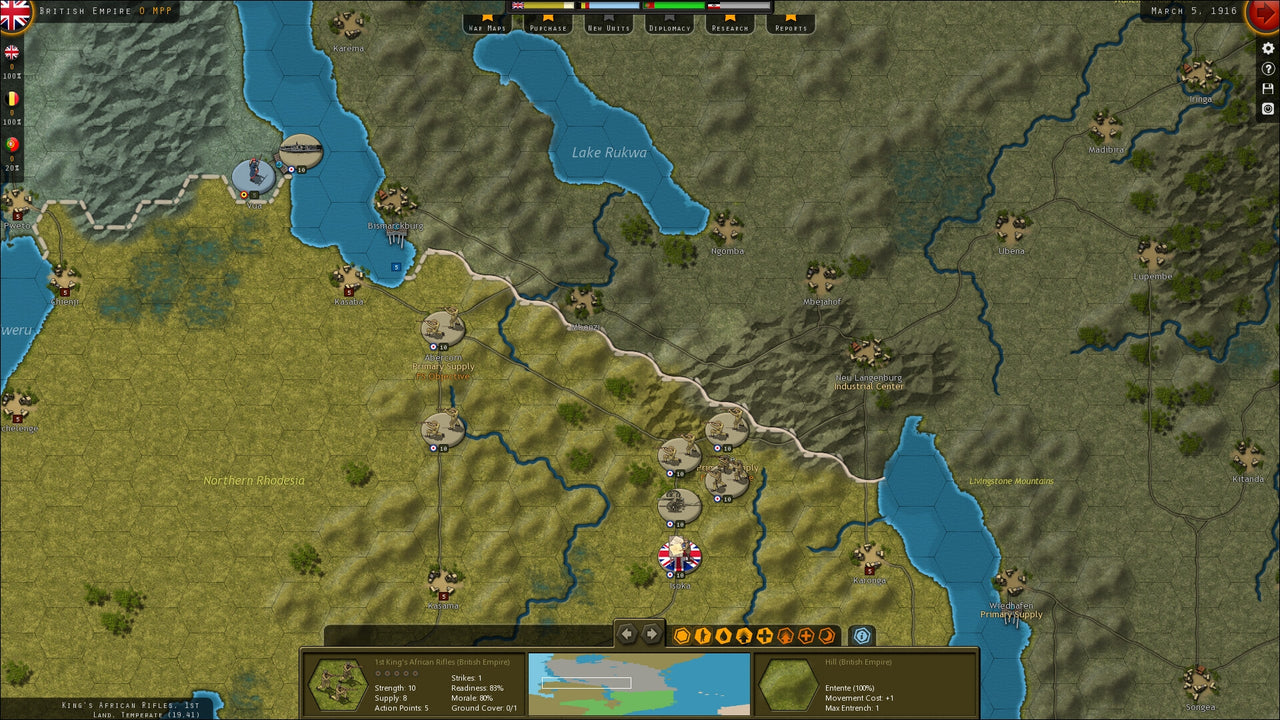
Task: Open help via the question mark icon
Action: (1268, 68)
